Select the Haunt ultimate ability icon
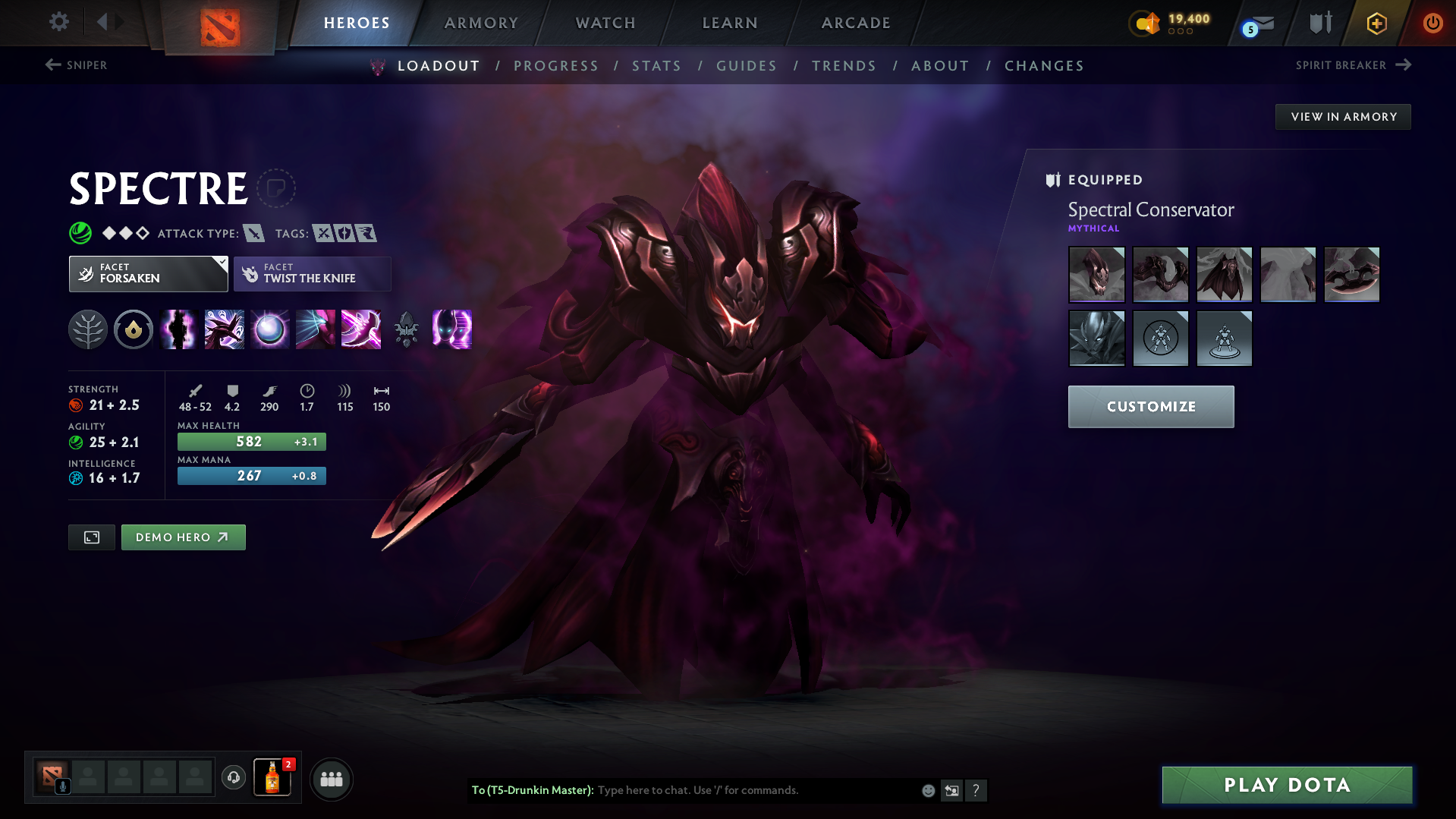The image size is (1456, 819). click(451, 329)
